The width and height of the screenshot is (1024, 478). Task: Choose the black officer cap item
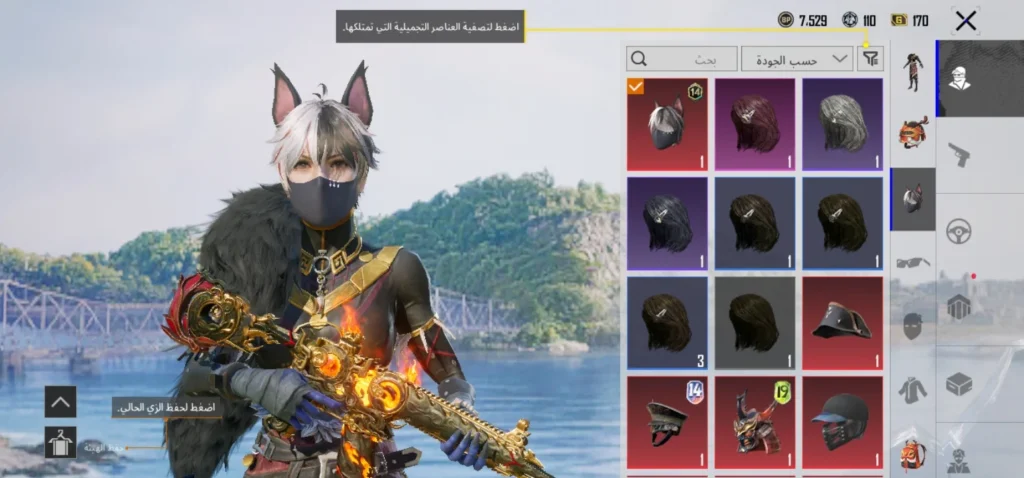coord(667,421)
